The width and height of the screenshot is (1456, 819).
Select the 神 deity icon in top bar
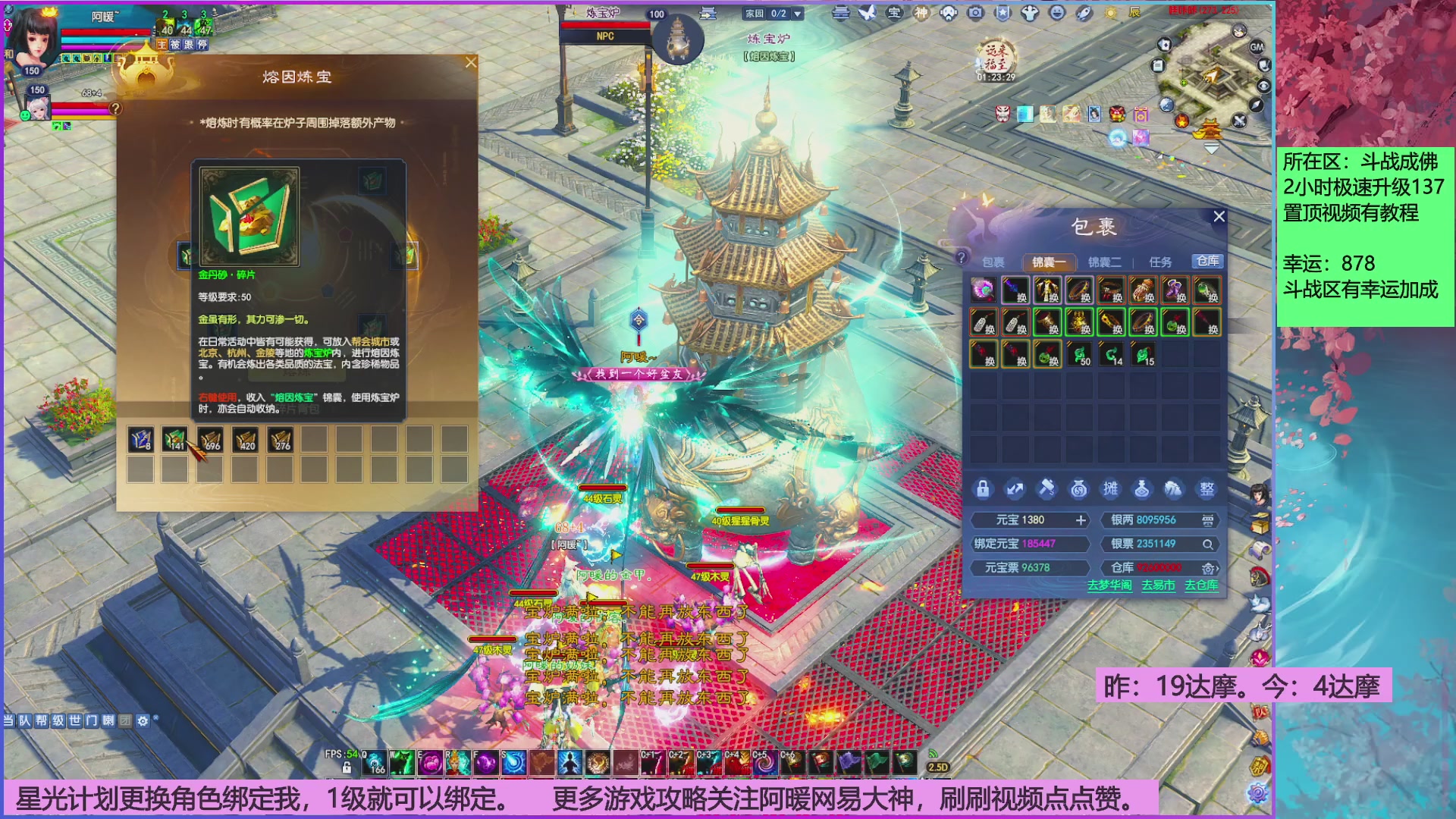(921, 13)
